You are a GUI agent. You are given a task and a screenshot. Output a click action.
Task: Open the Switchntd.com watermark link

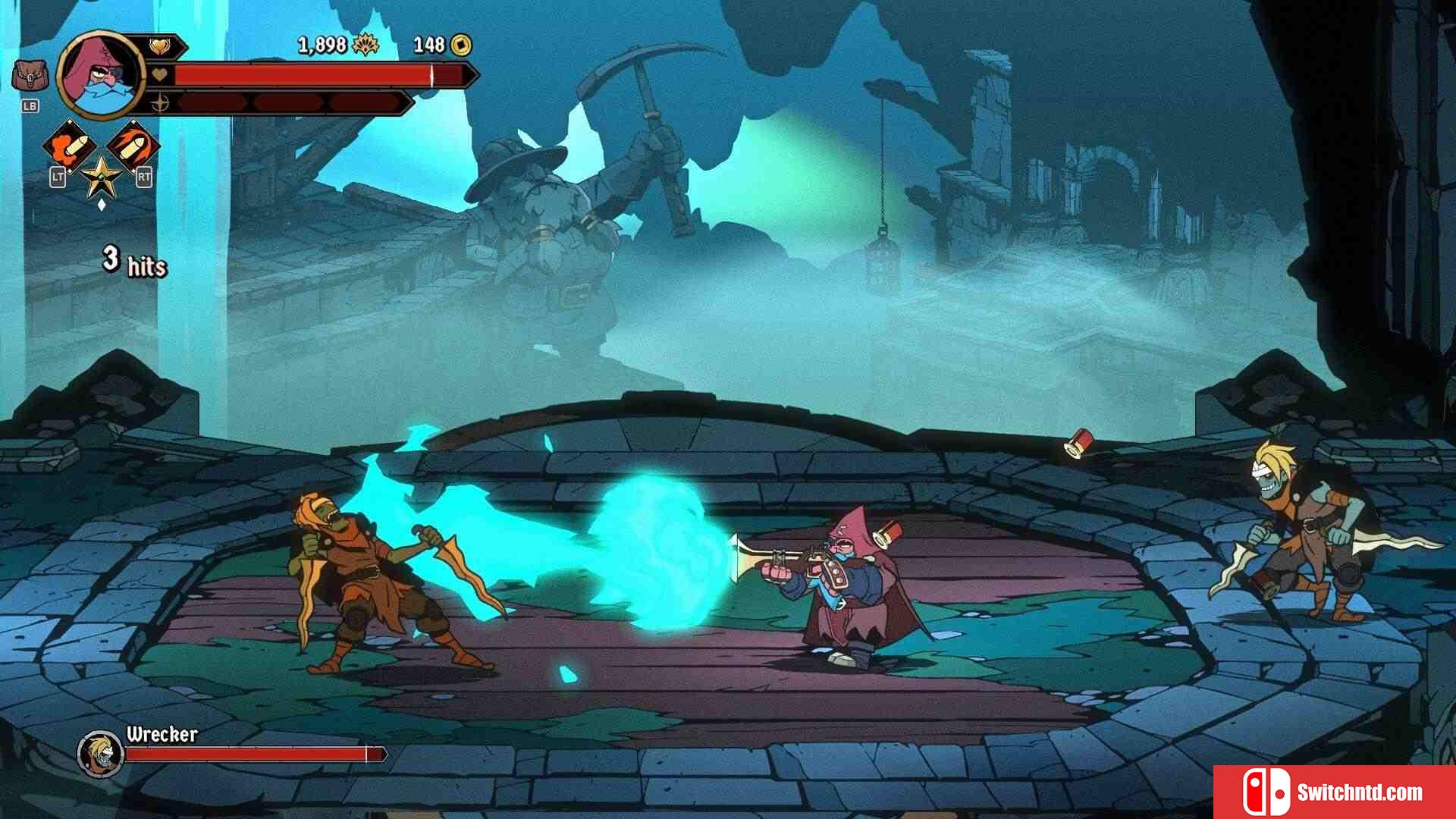[x=1335, y=792]
